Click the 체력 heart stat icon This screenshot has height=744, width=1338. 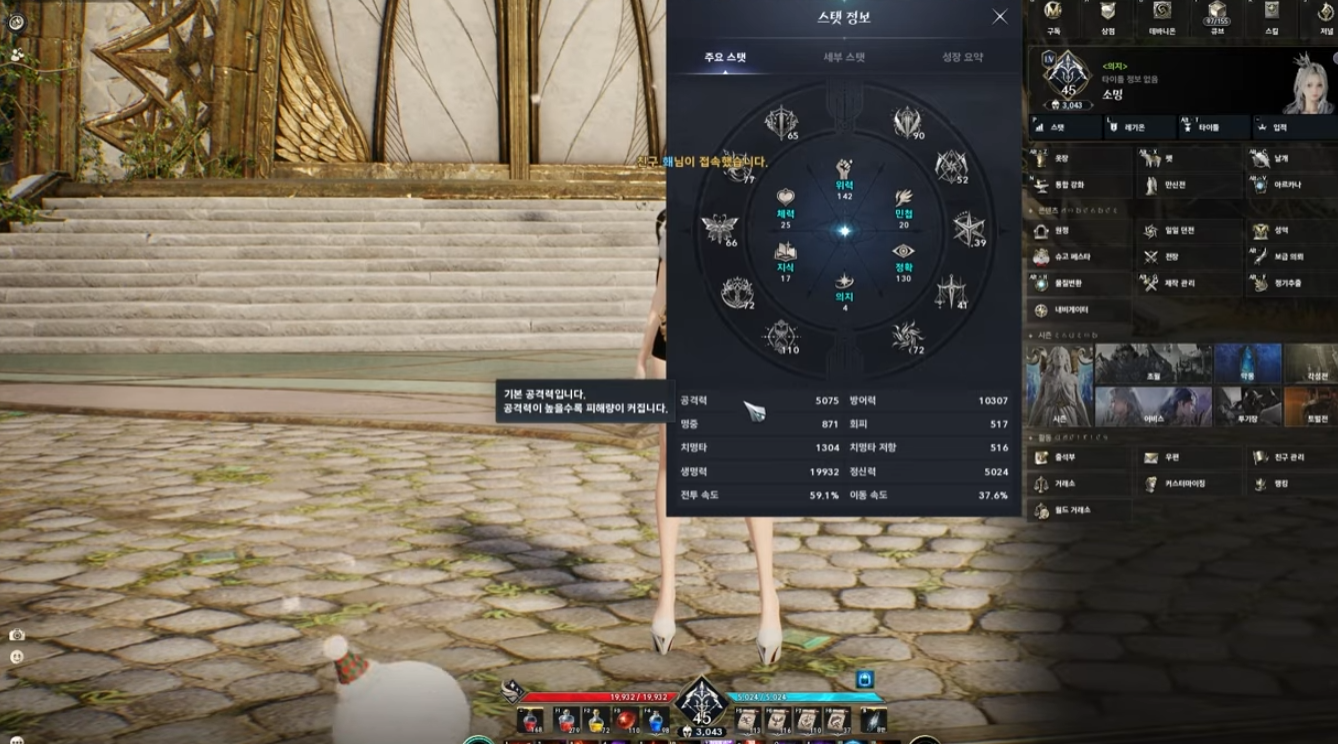point(785,204)
